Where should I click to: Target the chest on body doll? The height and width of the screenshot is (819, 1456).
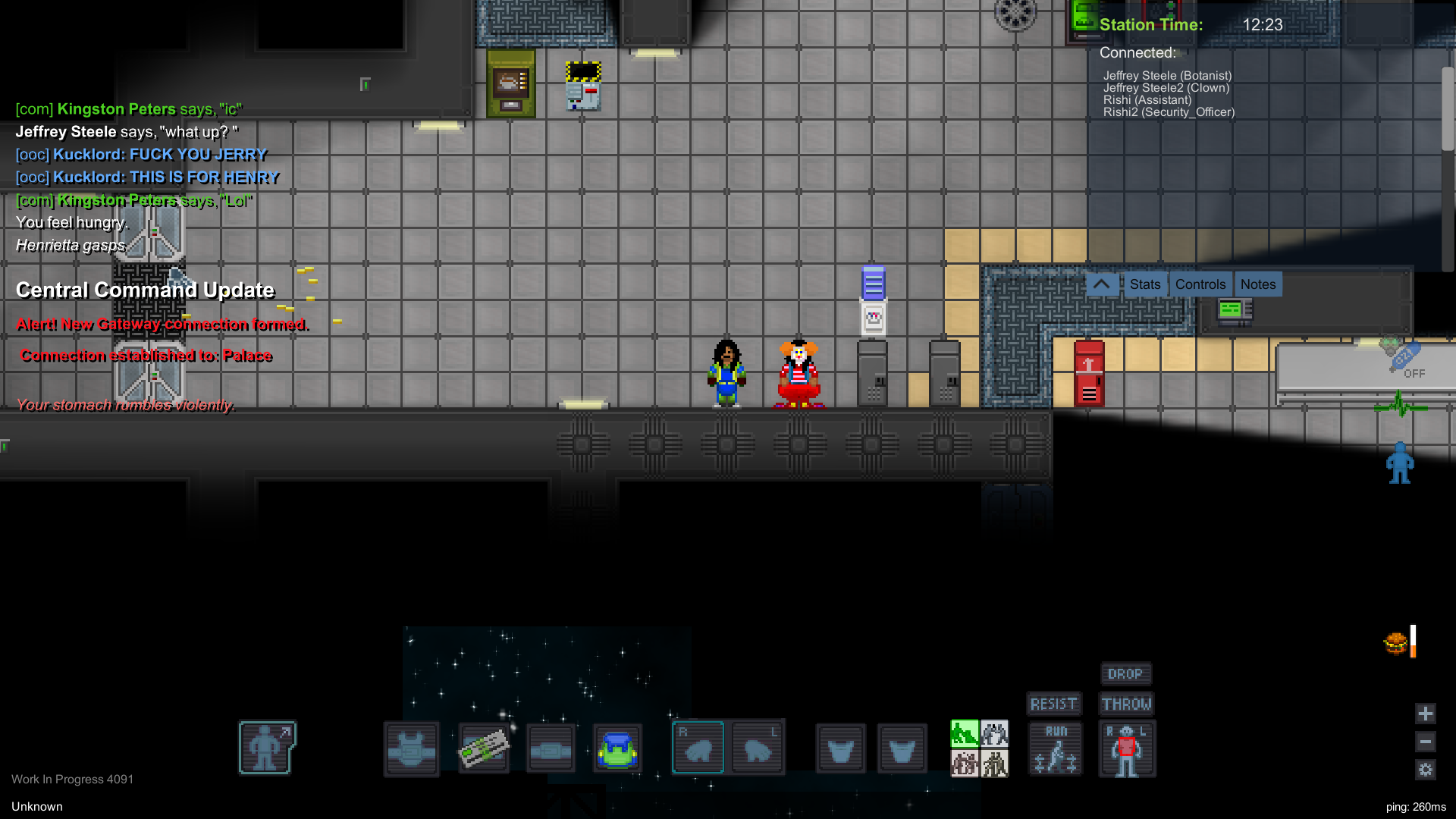[x=1127, y=747]
